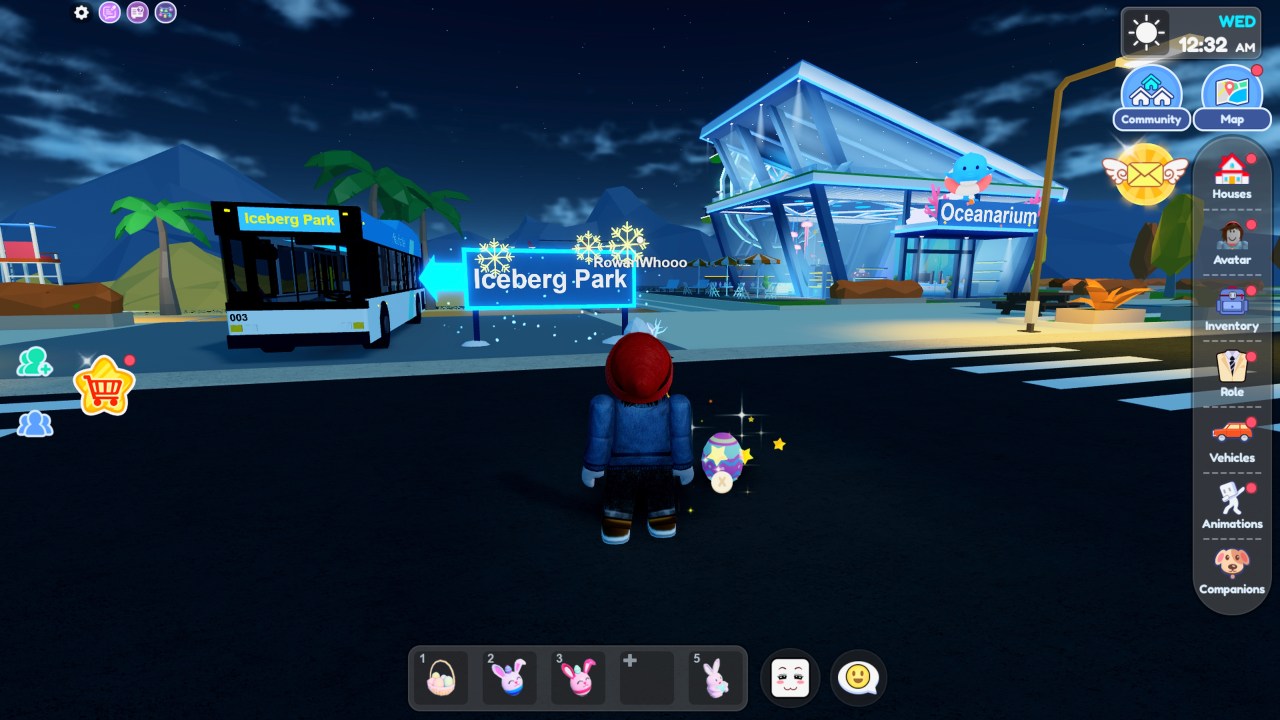Select the Animations sidebar entry

(1231, 503)
